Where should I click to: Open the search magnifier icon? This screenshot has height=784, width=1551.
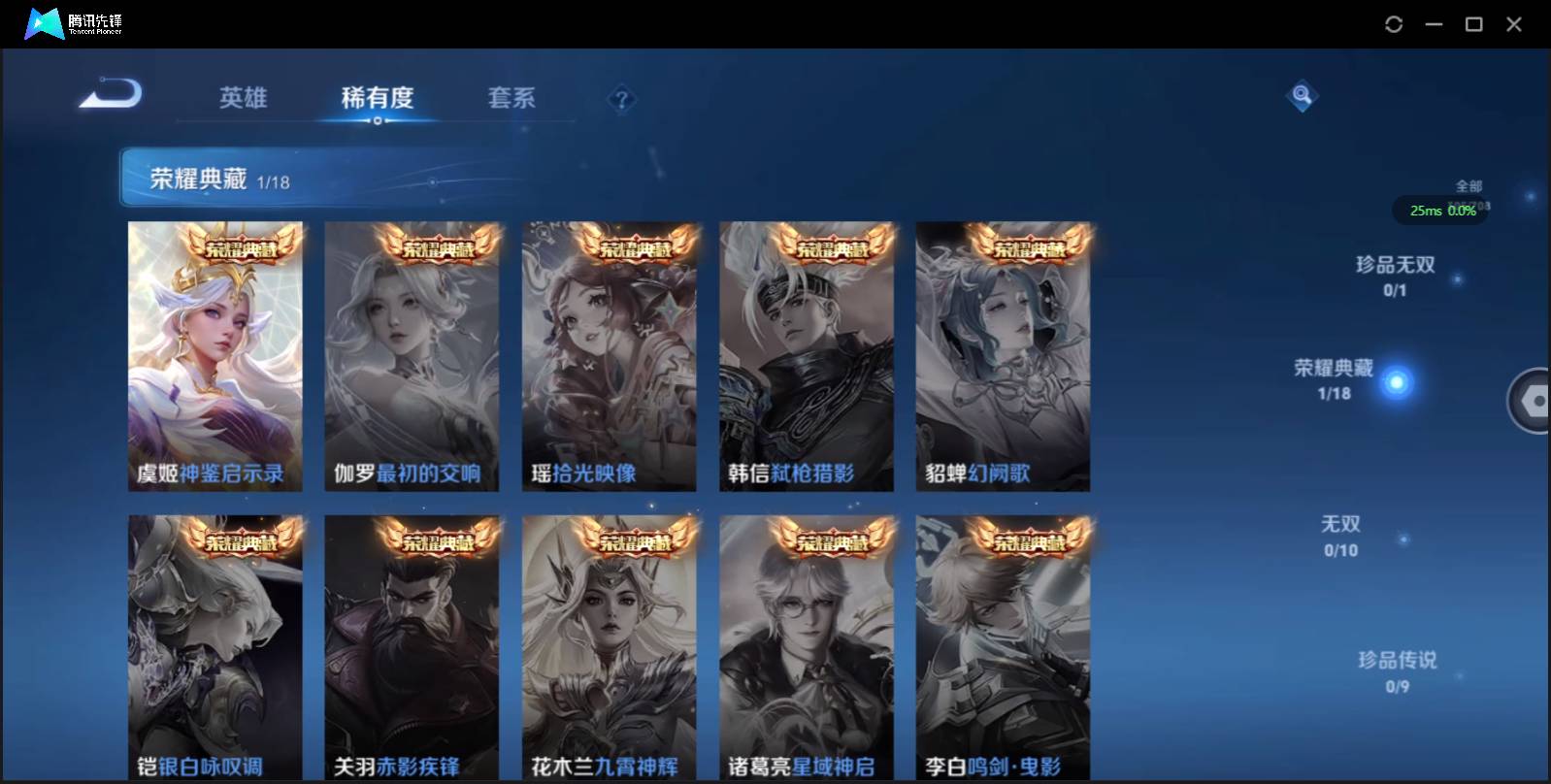pyautogui.click(x=1301, y=96)
